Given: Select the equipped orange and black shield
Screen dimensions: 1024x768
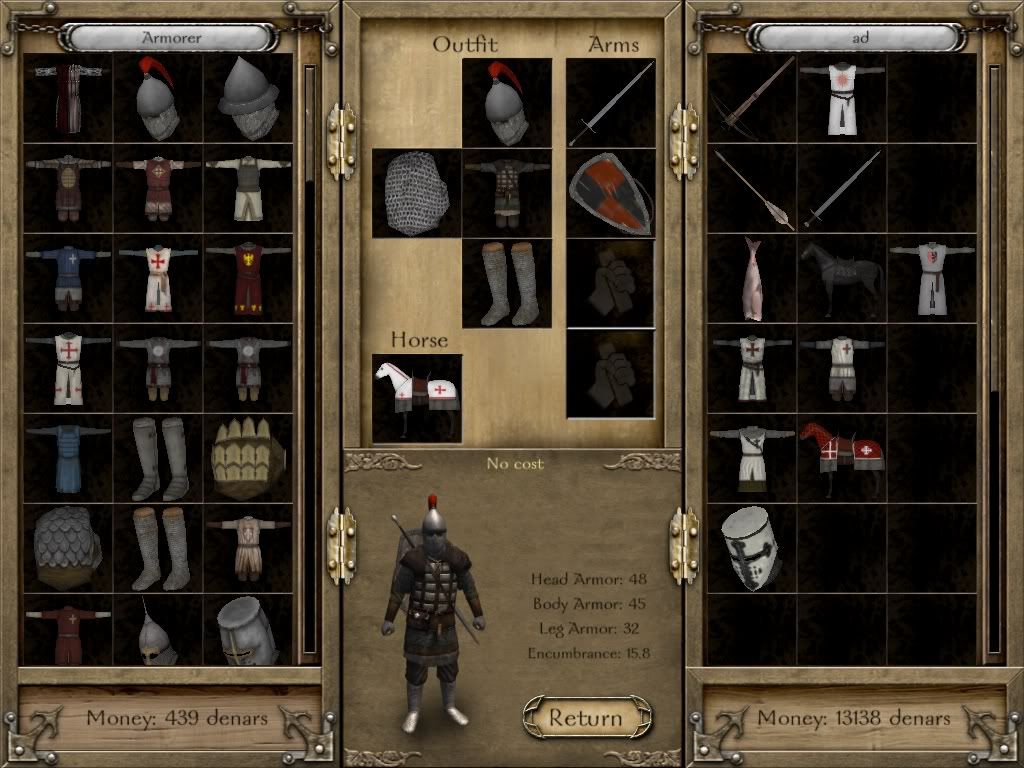Looking at the screenshot, I should pyautogui.click(x=610, y=193).
